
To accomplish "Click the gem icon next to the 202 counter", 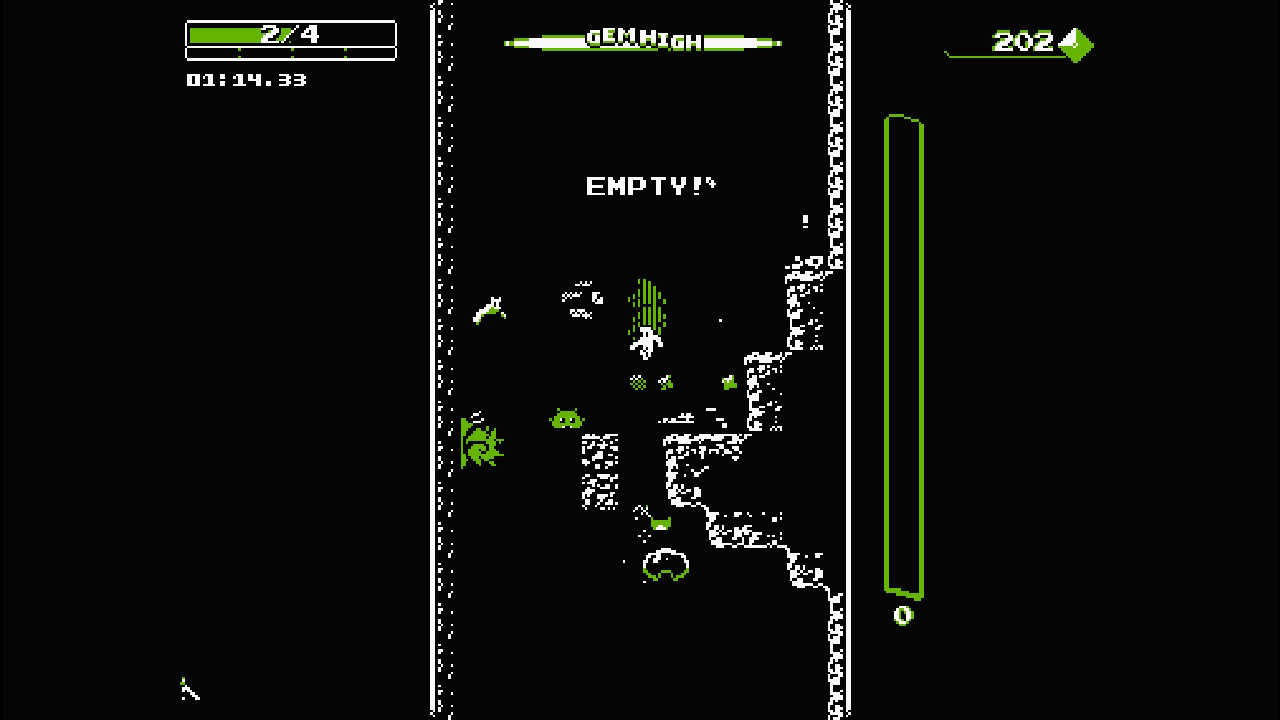I will pos(1076,46).
